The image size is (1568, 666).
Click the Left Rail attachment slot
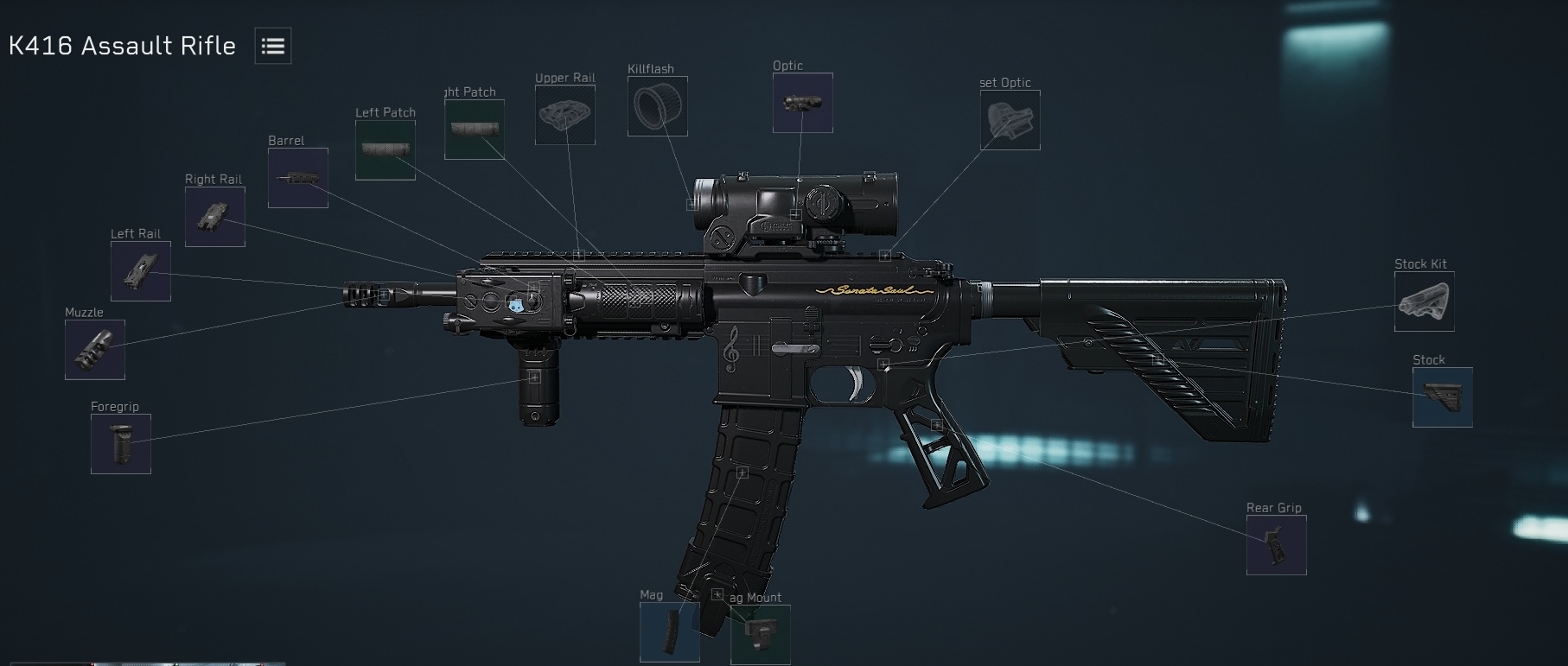[x=139, y=271]
